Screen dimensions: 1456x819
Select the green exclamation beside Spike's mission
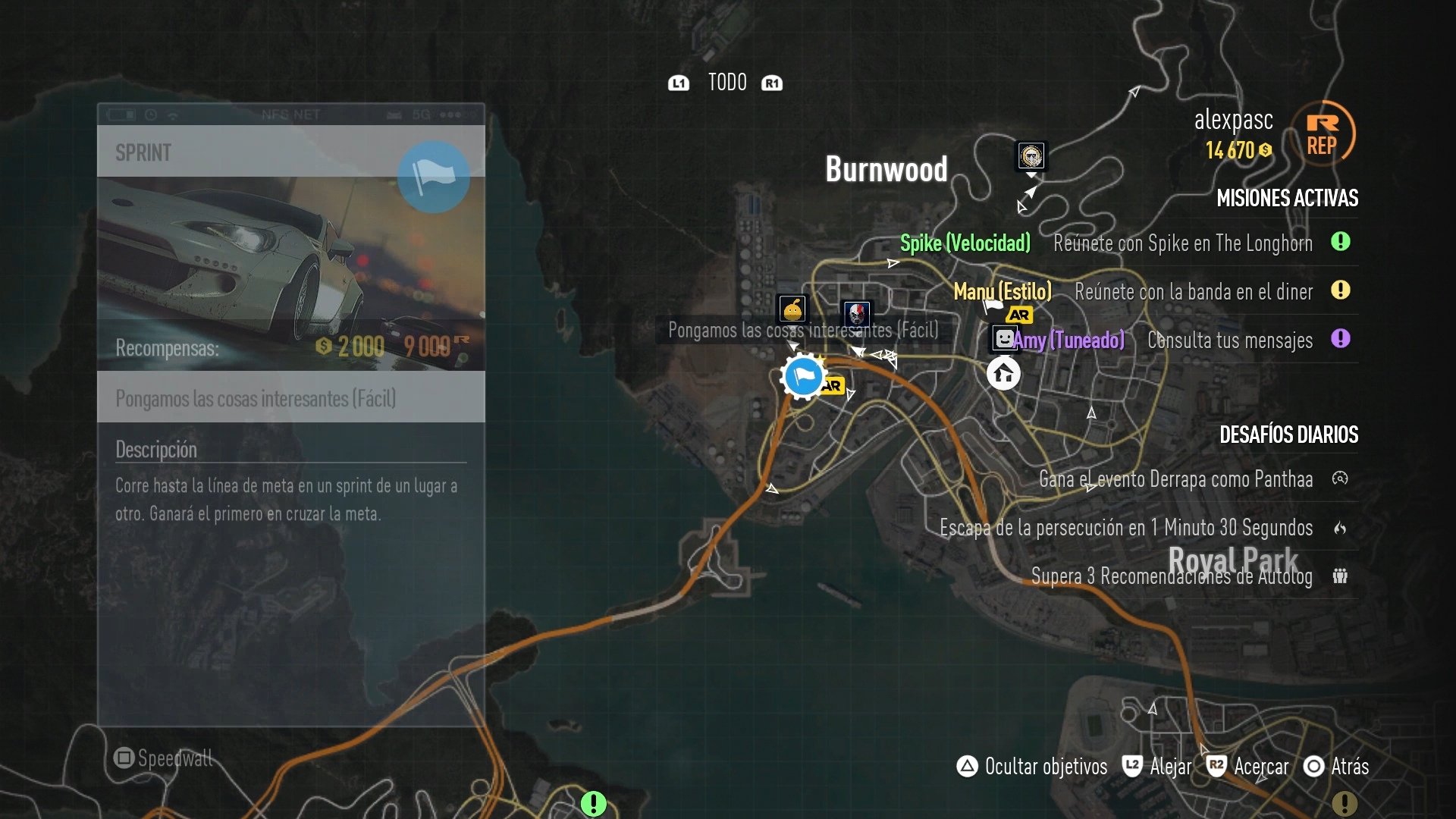tap(1342, 243)
